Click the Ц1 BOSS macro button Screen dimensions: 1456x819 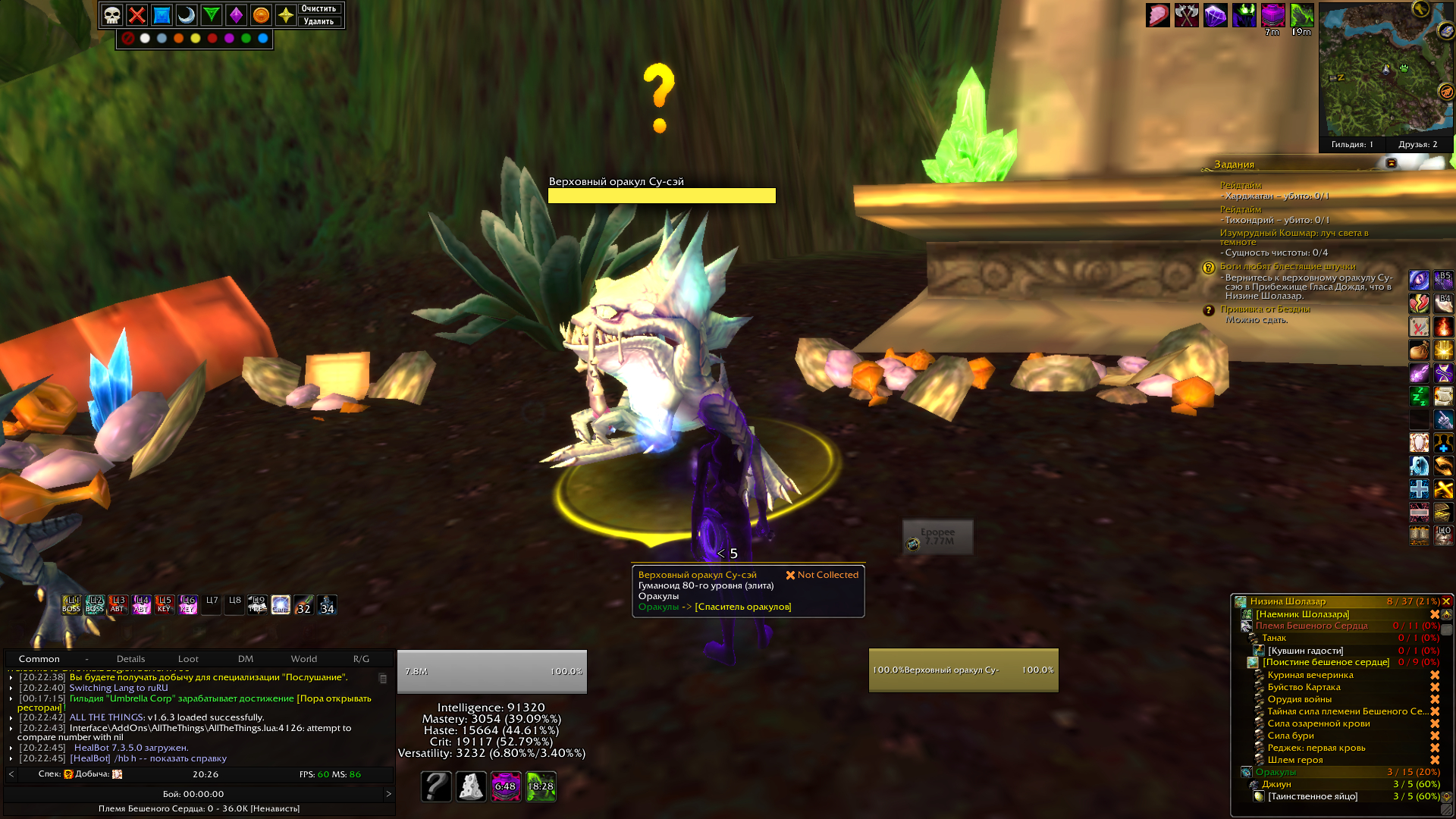tap(71, 604)
